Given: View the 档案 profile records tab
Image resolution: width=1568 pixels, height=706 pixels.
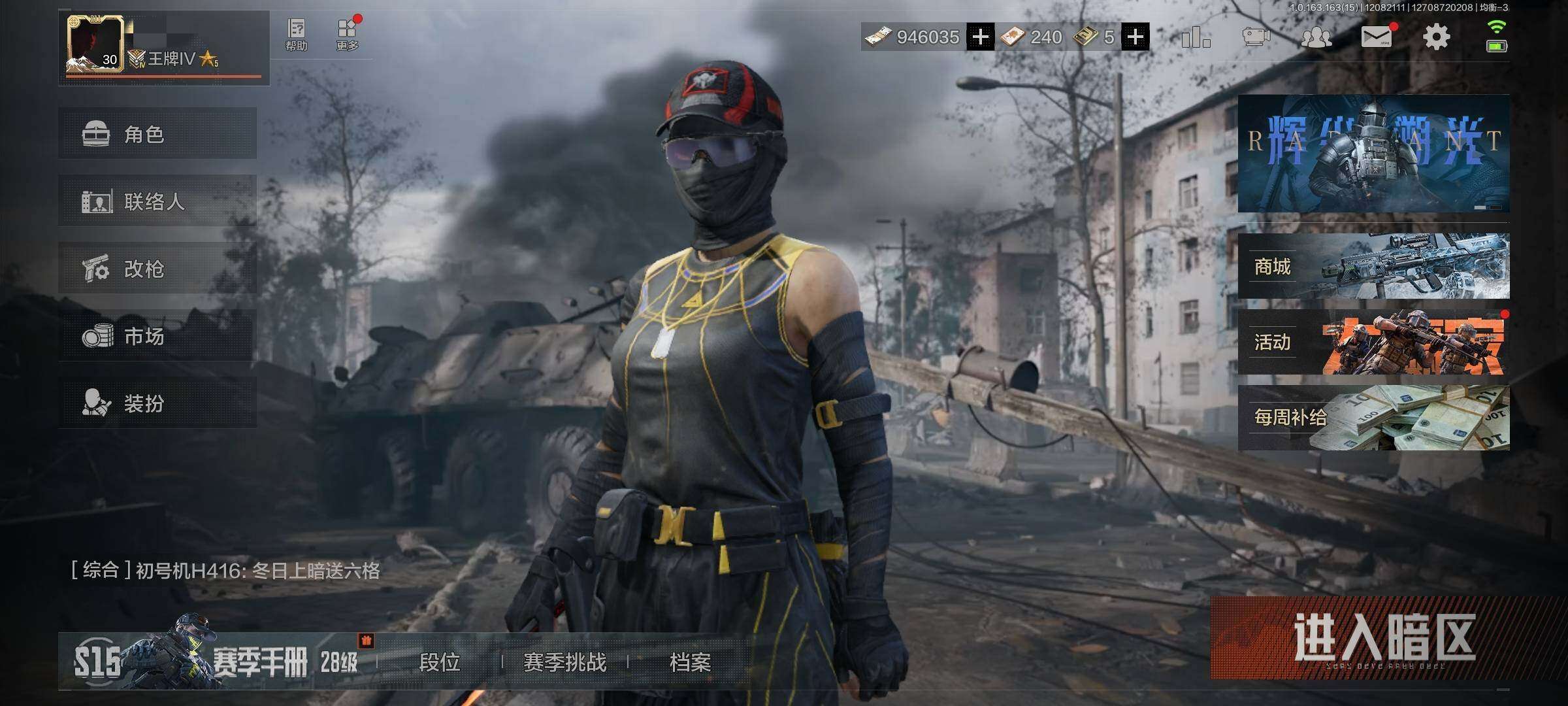Looking at the screenshot, I should click(x=690, y=662).
